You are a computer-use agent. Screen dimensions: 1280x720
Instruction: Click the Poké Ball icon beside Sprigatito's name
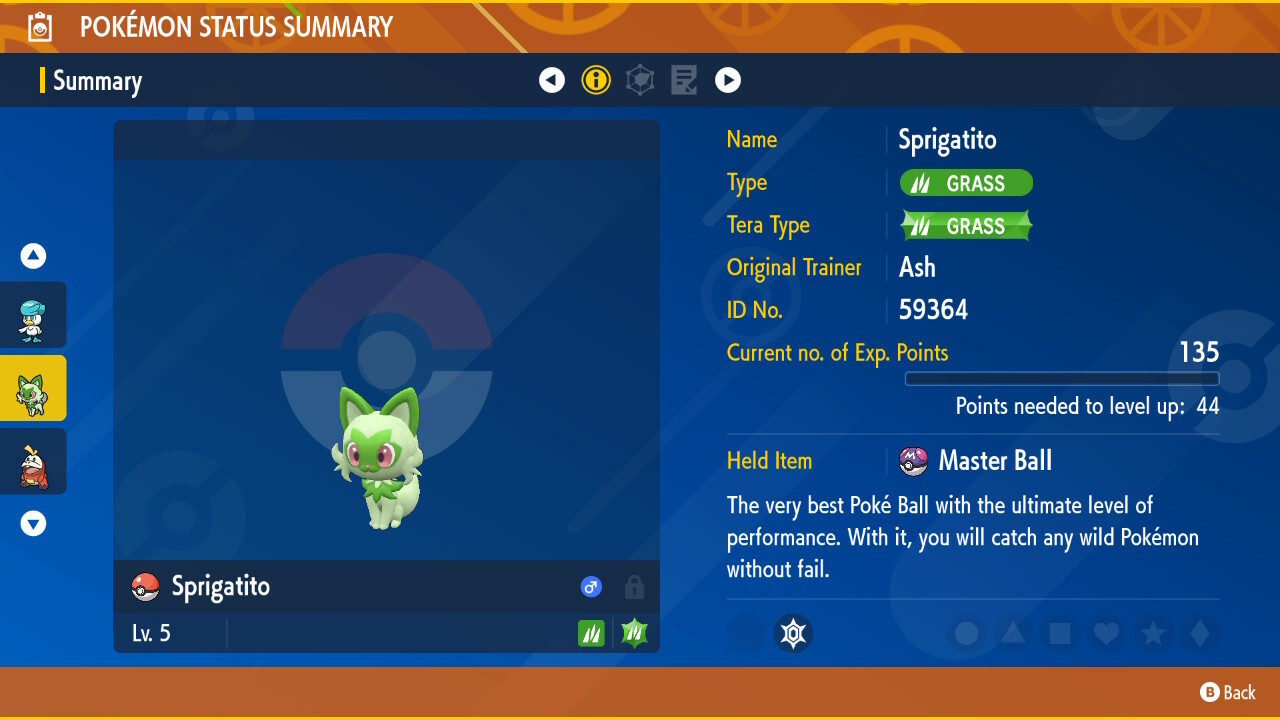pyautogui.click(x=144, y=587)
